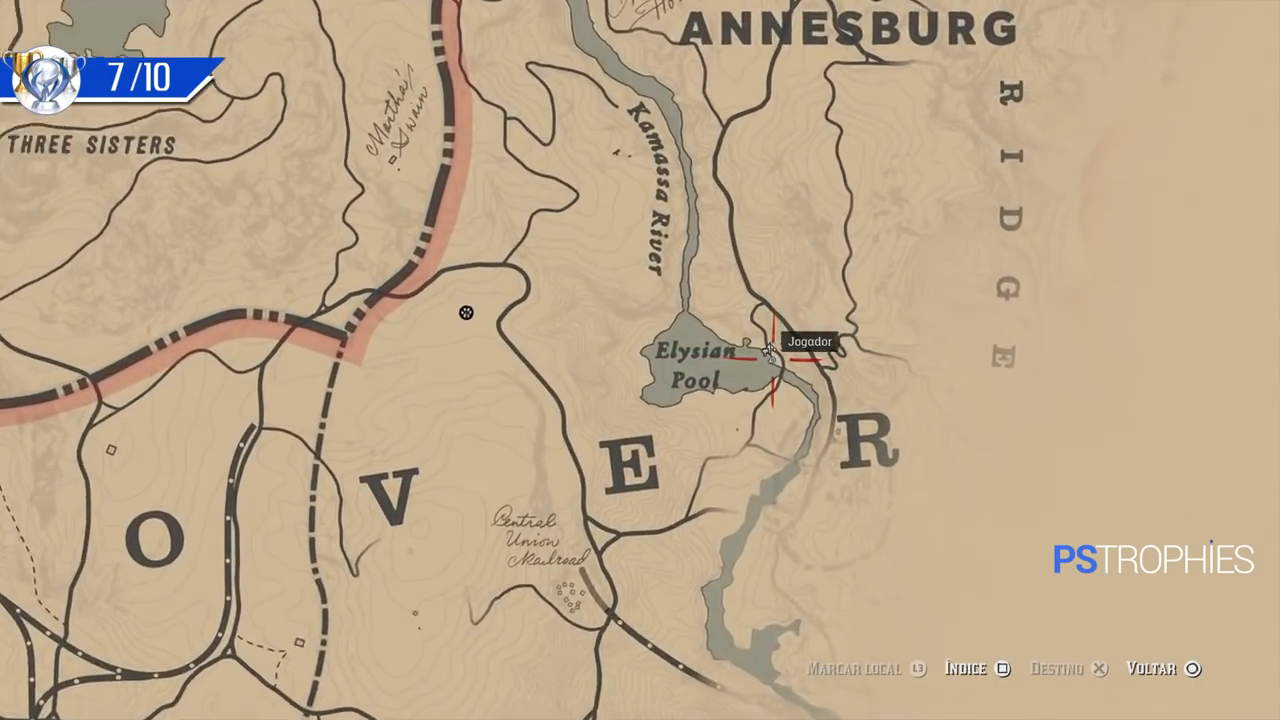Select the Voltar option
The height and width of the screenshot is (720, 1280).
(1154, 669)
